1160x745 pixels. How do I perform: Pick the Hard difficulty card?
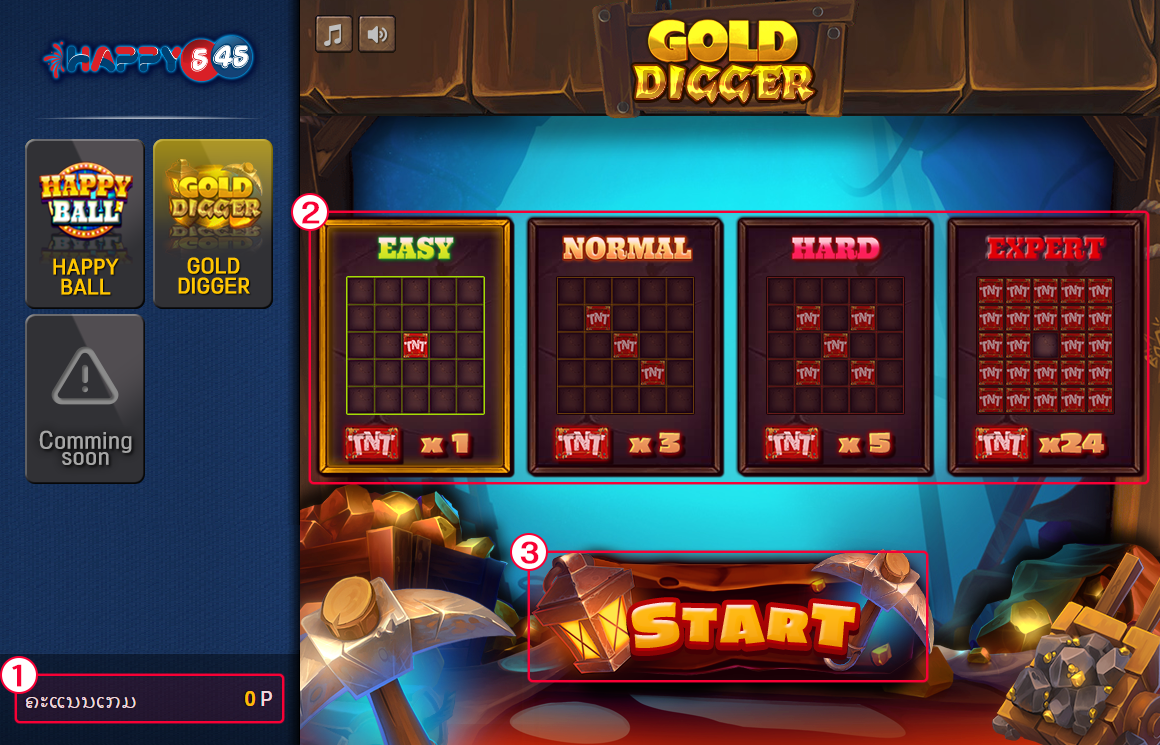point(835,346)
